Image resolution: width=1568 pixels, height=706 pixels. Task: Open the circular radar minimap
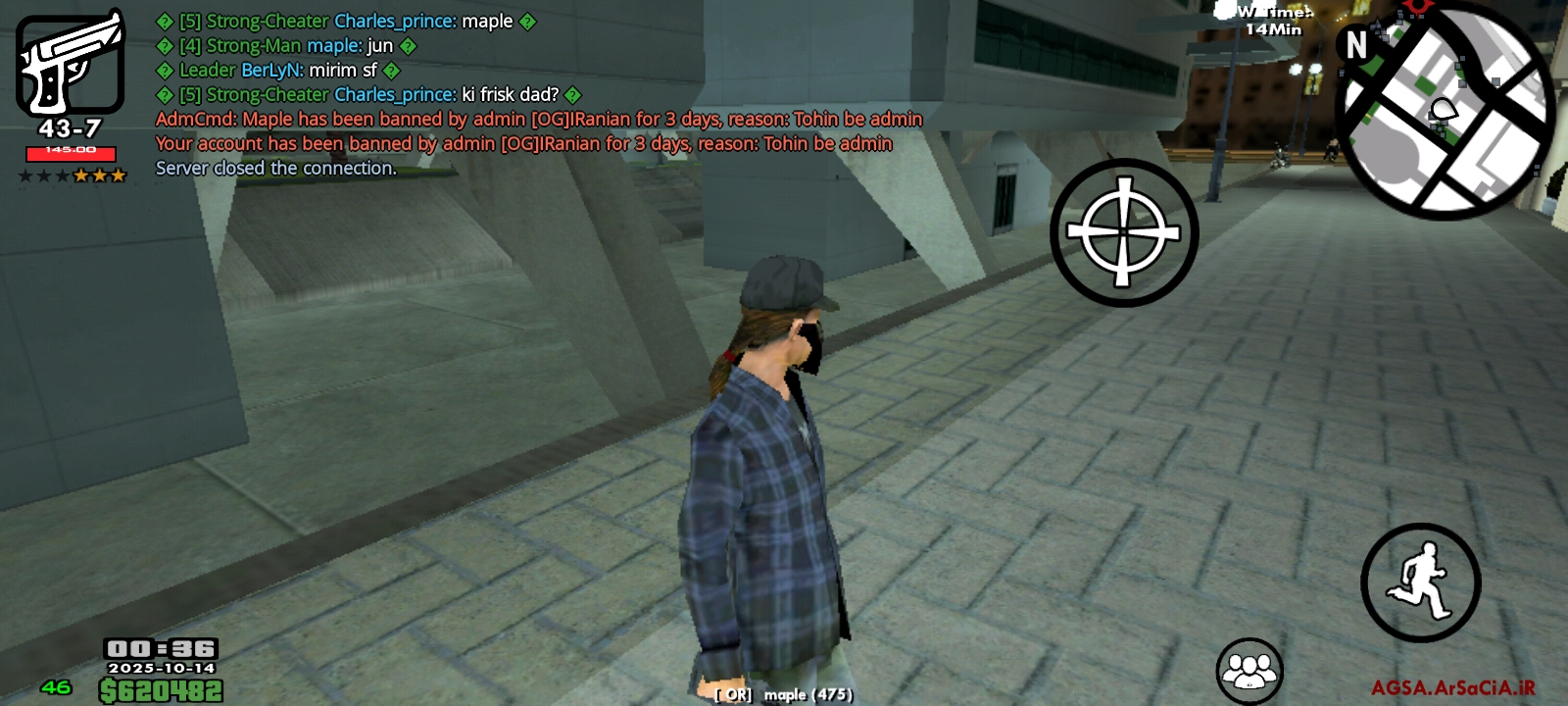click(1446, 111)
